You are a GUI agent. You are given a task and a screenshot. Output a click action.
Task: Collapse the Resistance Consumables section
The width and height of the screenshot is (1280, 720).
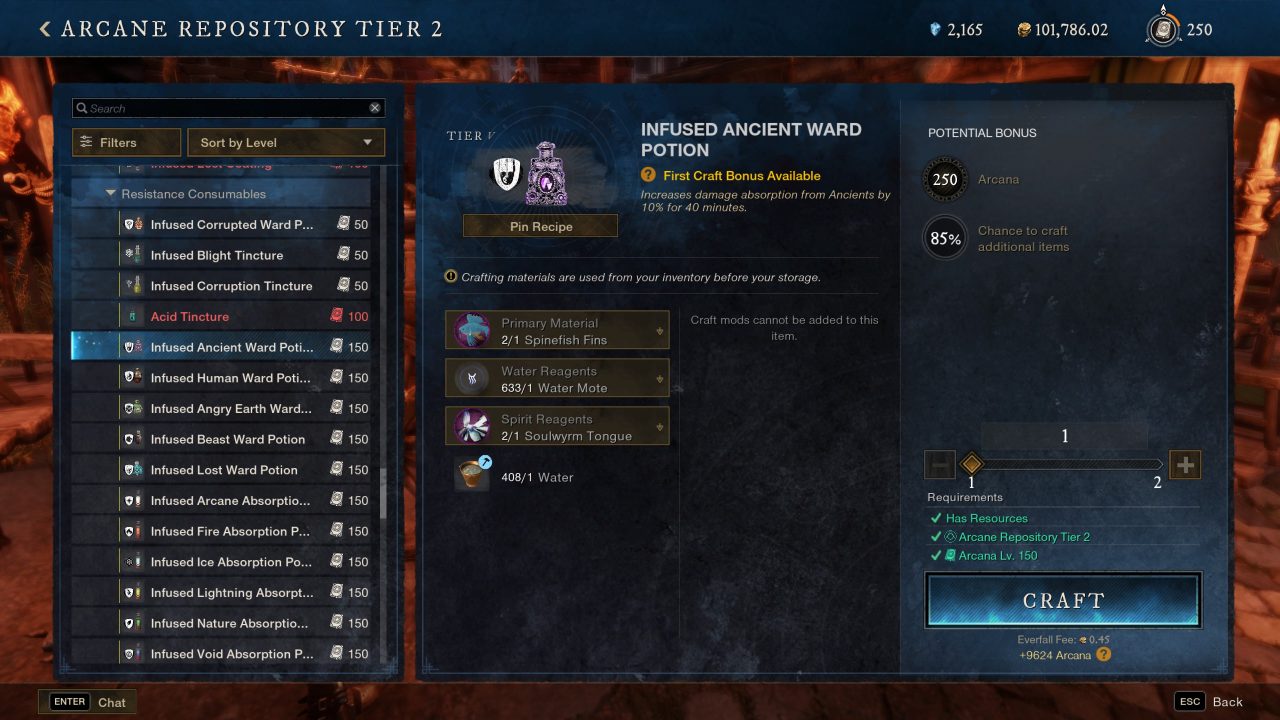pyautogui.click(x=111, y=194)
